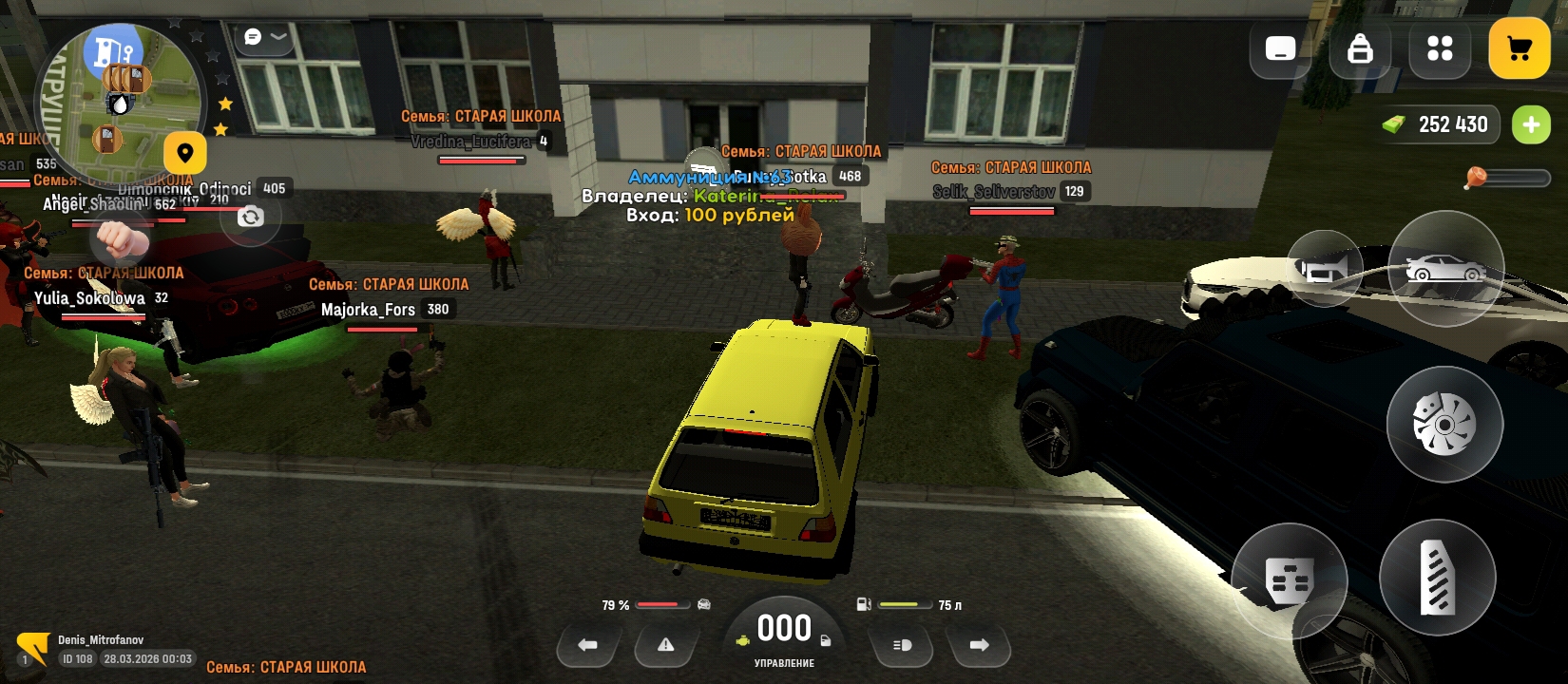Tap the car silhouette button
This screenshot has width=1568, height=684.
click(x=1444, y=268)
